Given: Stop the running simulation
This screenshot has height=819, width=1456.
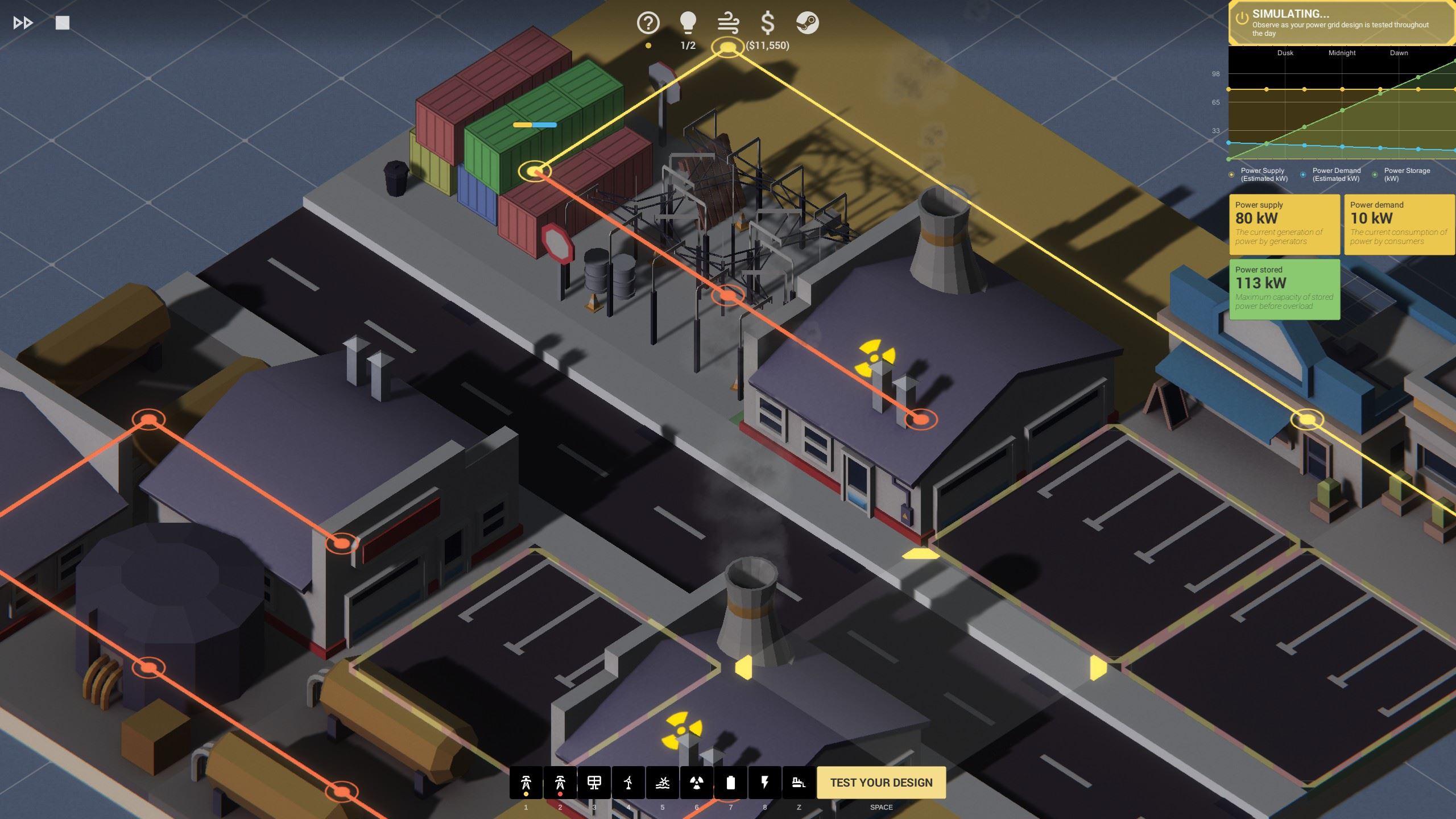Looking at the screenshot, I should [63, 23].
